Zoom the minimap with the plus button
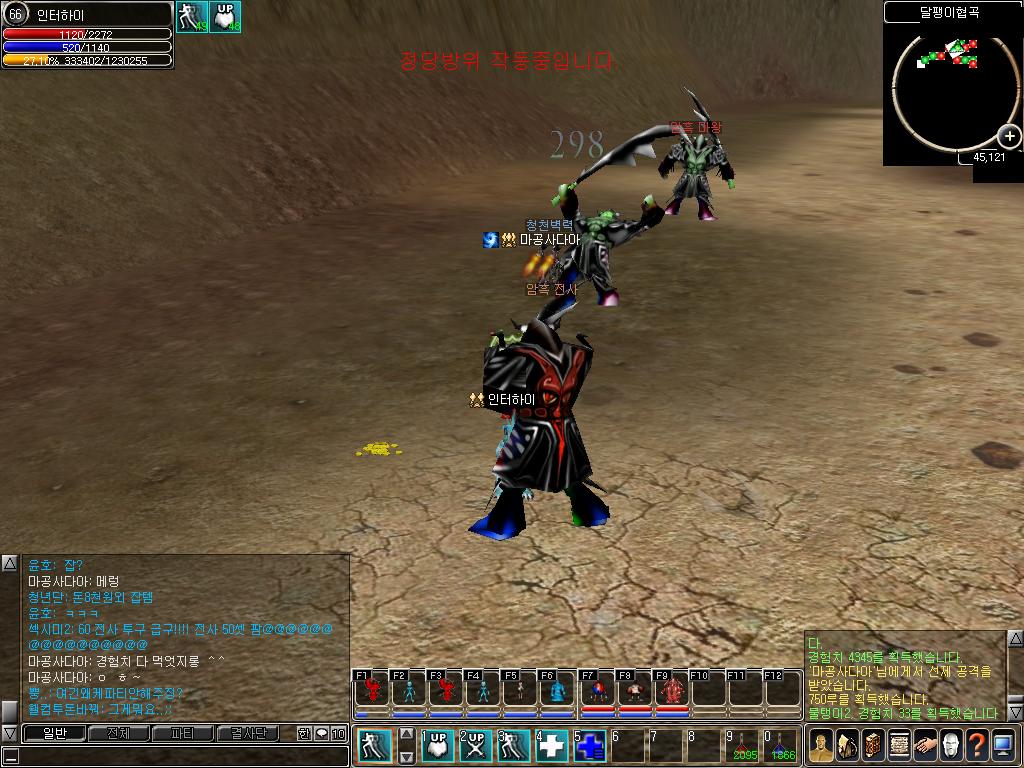This screenshot has width=1024, height=768. click(x=1009, y=137)
